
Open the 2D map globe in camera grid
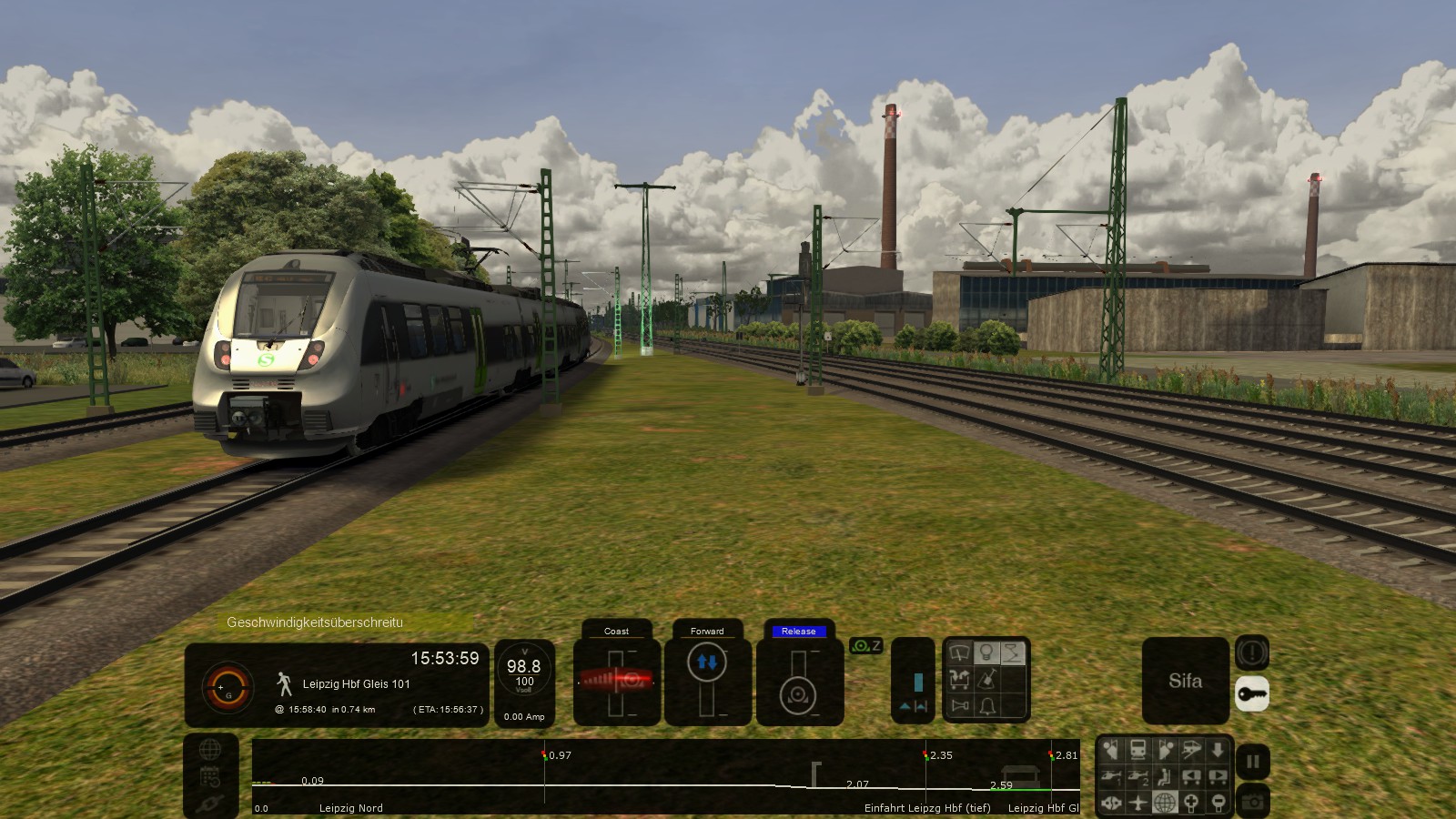(1164, 803)
